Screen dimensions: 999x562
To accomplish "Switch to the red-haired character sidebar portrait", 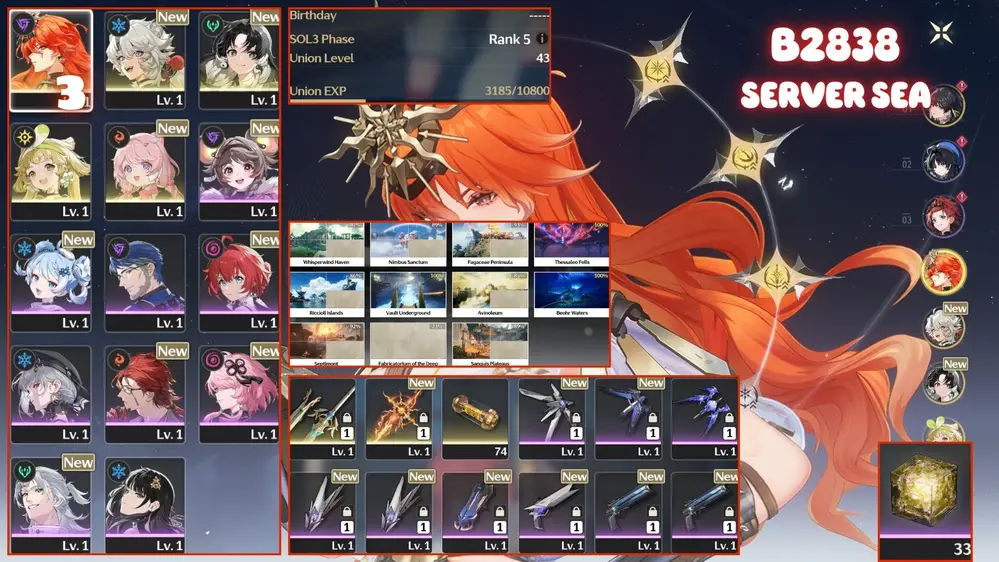I will (x=943, y=216).
